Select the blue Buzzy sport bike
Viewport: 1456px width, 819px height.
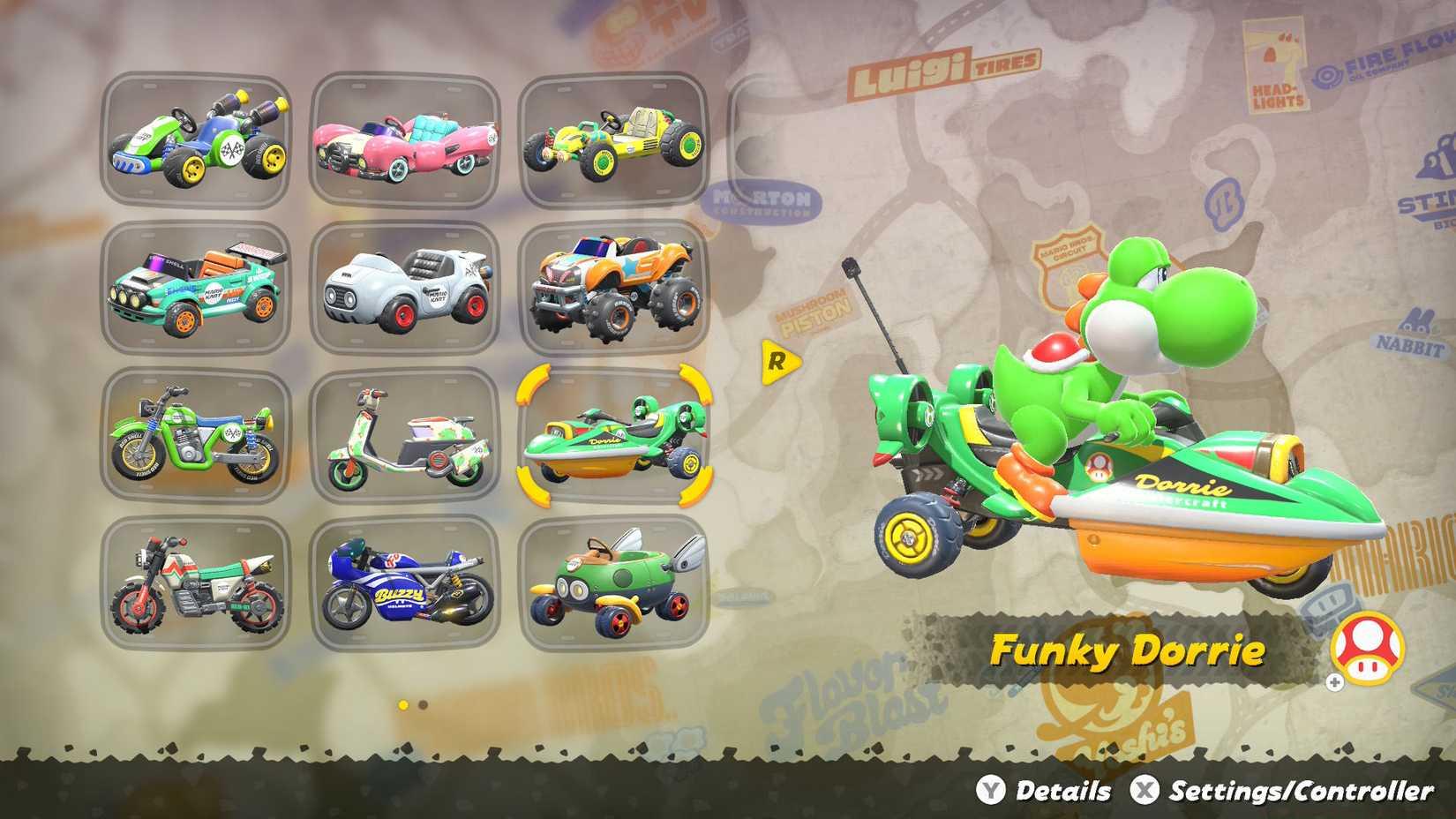pyautogui.click(x=406, y=582)
